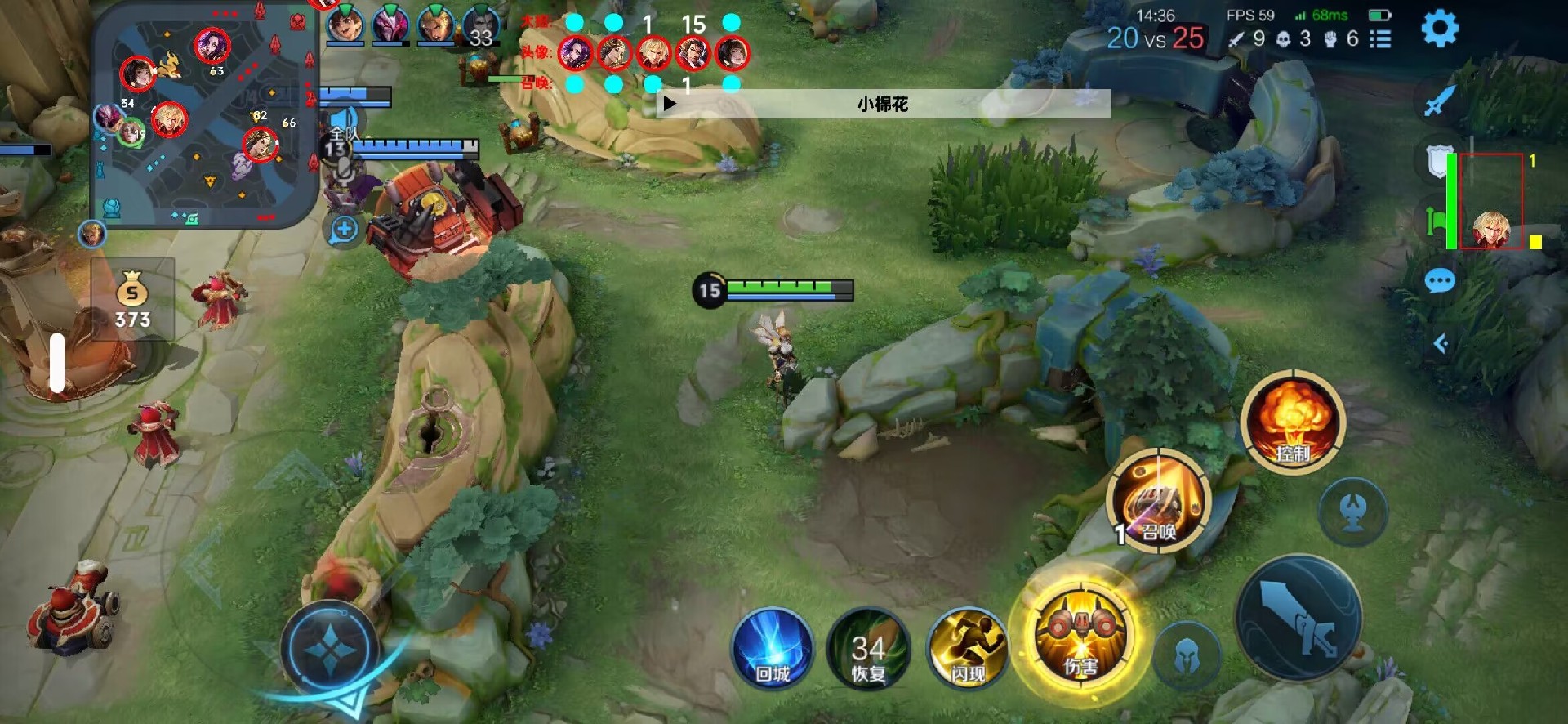Open the settings gear menu
Screen dimensions: 1568x724
pyautogui.click(x=1440, y=29)
